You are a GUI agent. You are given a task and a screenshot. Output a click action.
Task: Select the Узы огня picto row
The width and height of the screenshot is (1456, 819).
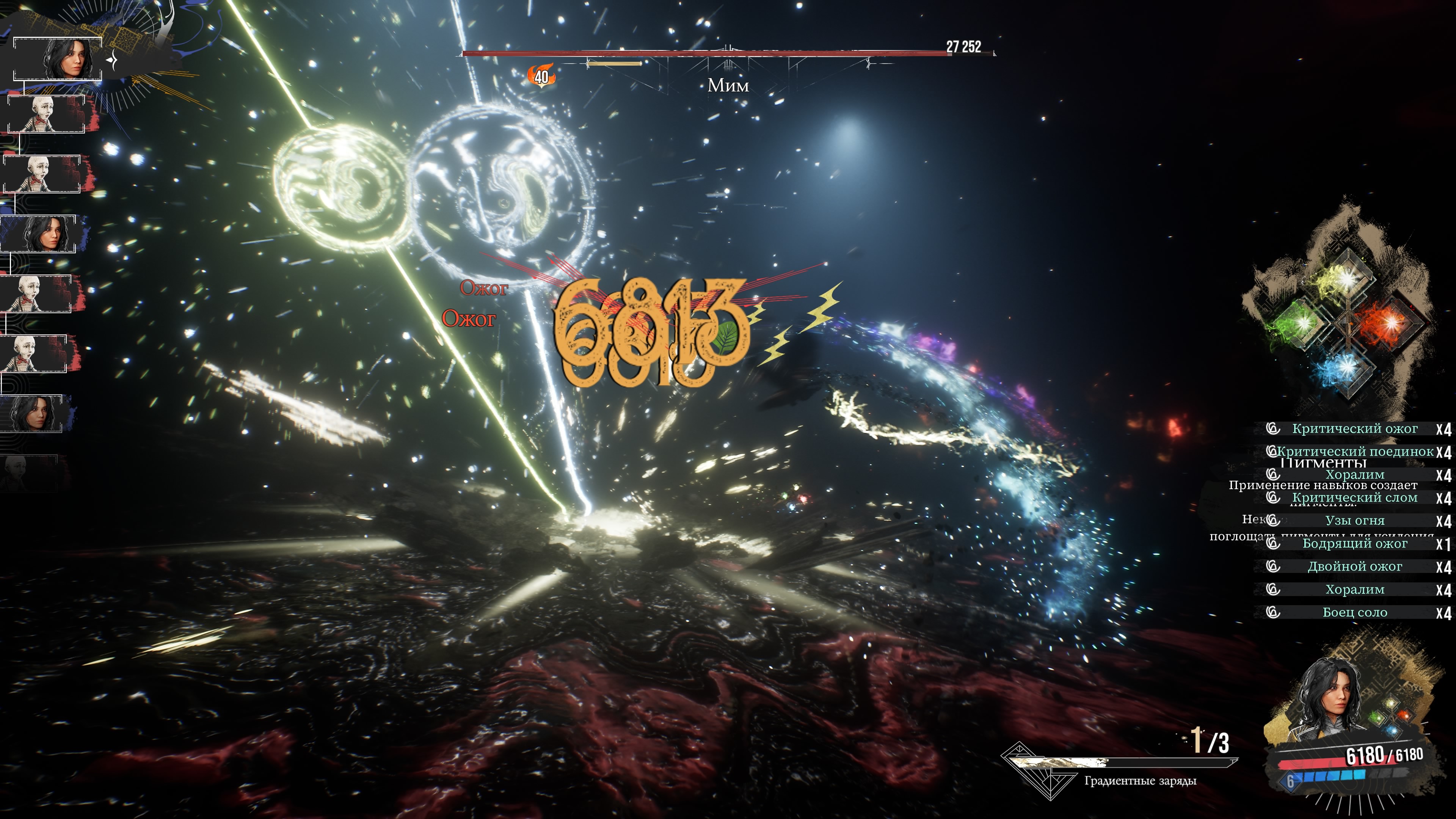1354,521
